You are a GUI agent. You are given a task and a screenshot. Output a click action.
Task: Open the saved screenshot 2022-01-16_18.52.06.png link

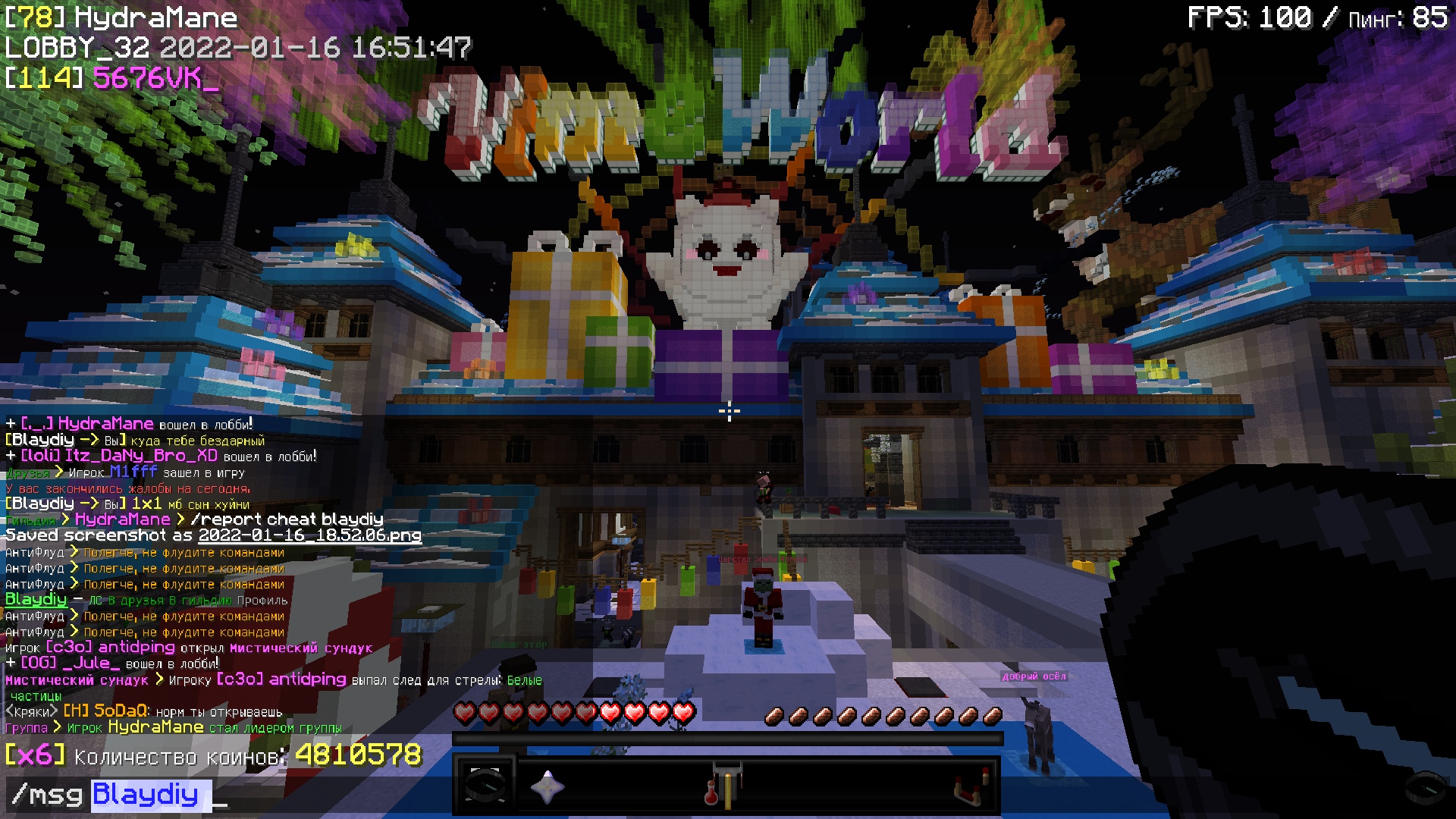(309, 535)
